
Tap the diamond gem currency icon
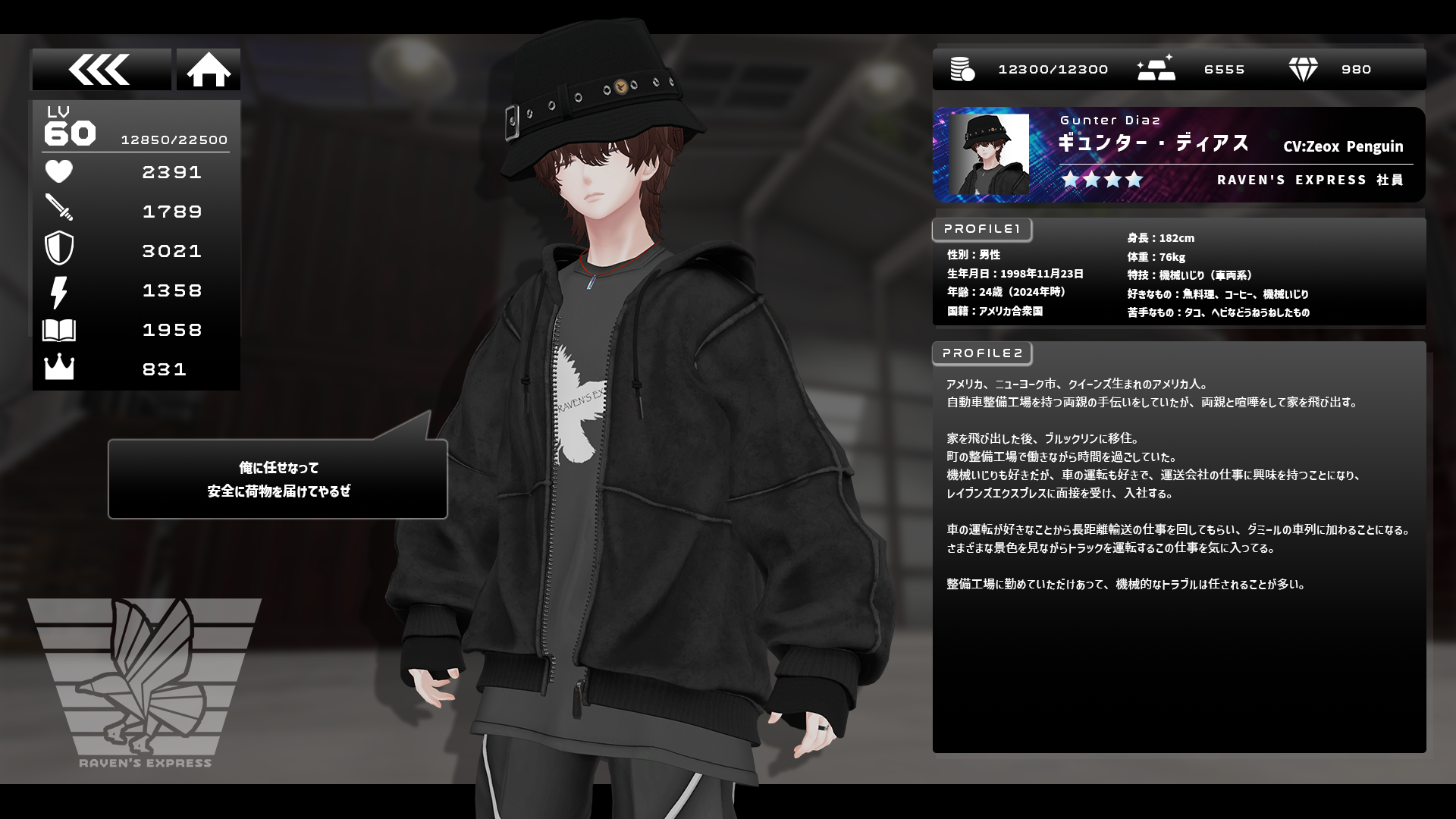point(1303,70)
